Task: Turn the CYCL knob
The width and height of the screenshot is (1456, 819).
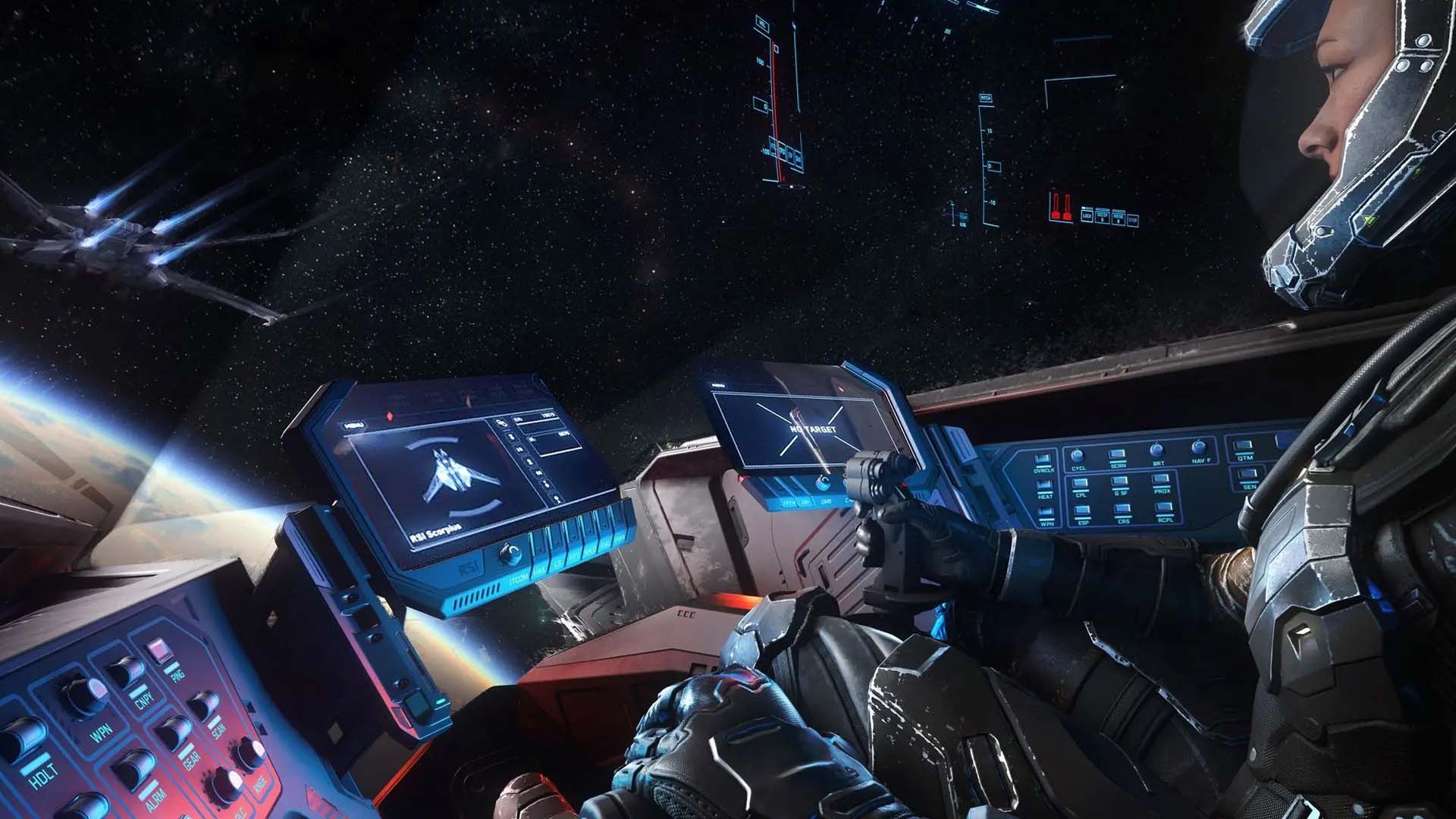Action: 1078,456
